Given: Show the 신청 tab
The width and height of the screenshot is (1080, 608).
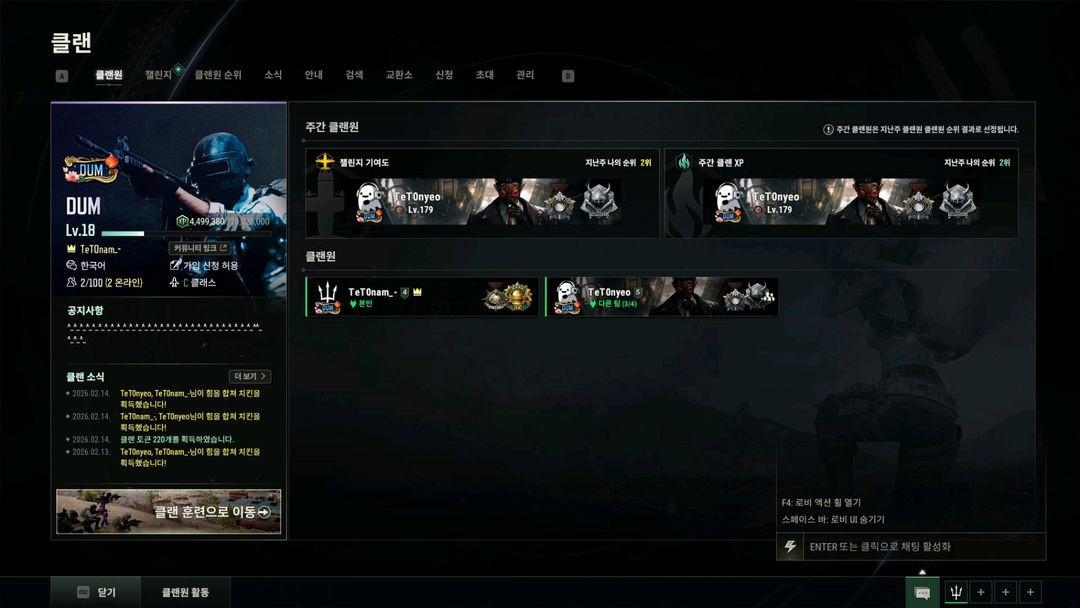Looking at the screenshot, I should coord(444,75).
